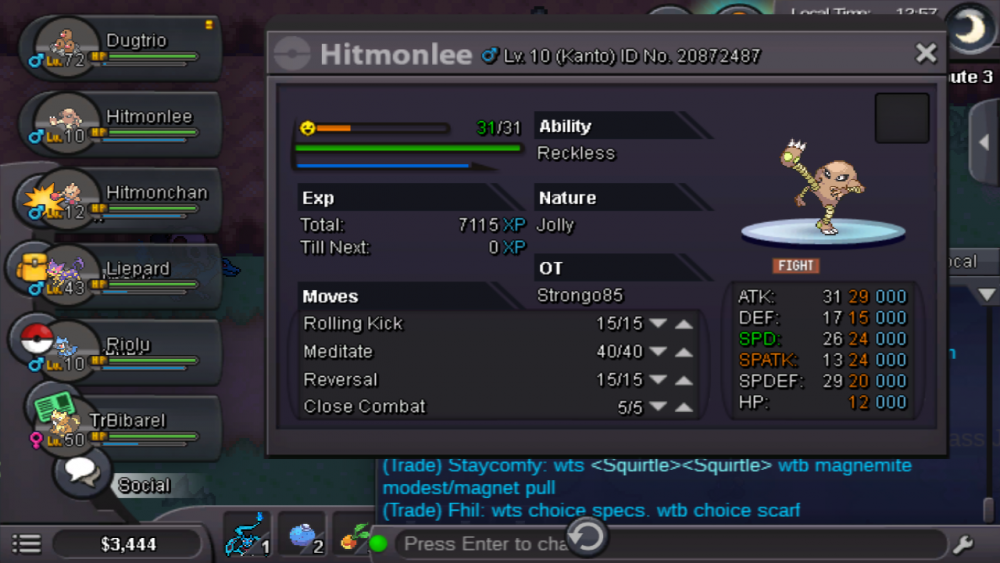Screen dimensions: 1000x563
Task: Open the main menu list icon
Action: pos(26,544)
